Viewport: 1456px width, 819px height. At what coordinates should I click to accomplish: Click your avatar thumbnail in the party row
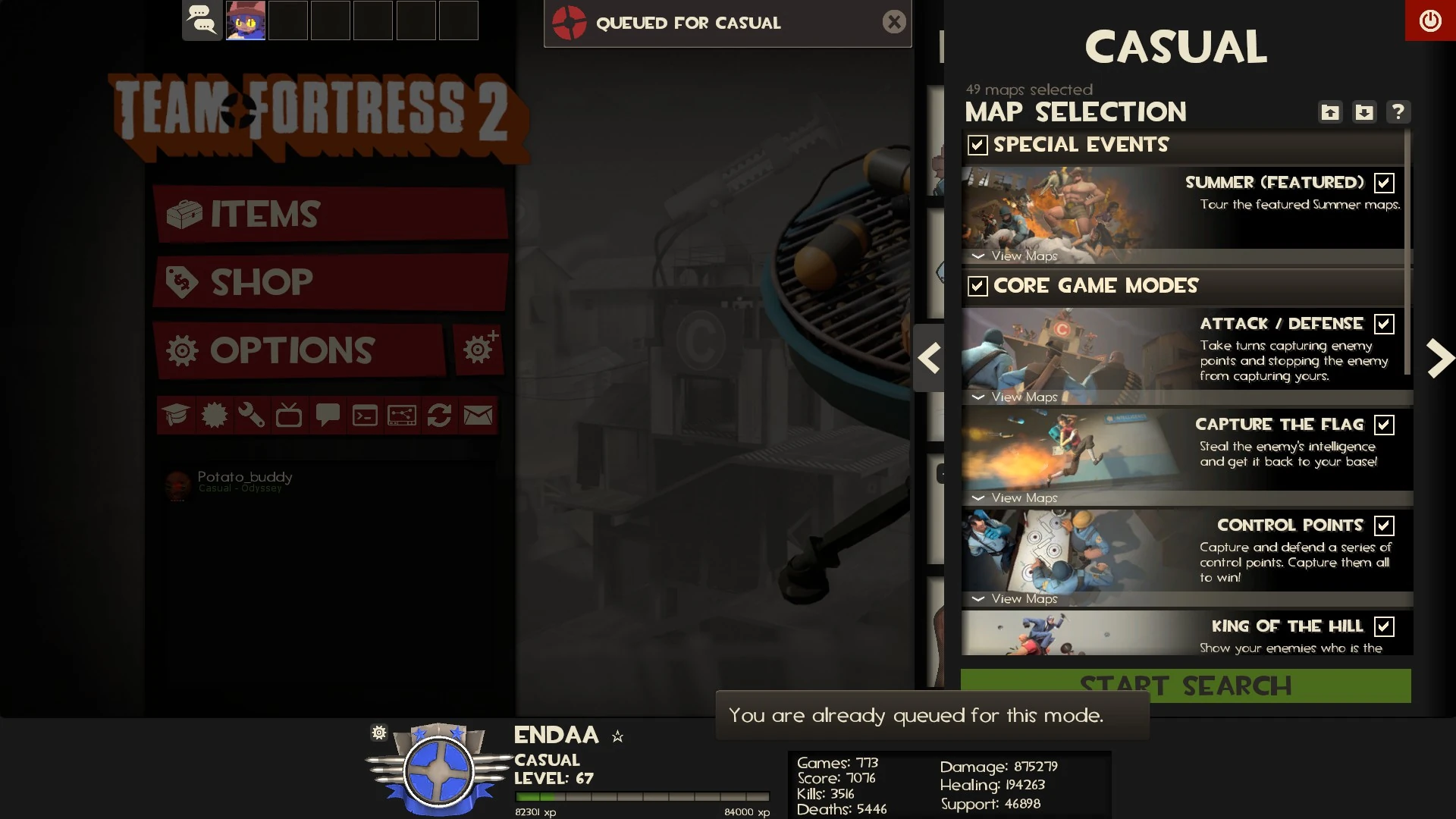(x=245, y=20)
